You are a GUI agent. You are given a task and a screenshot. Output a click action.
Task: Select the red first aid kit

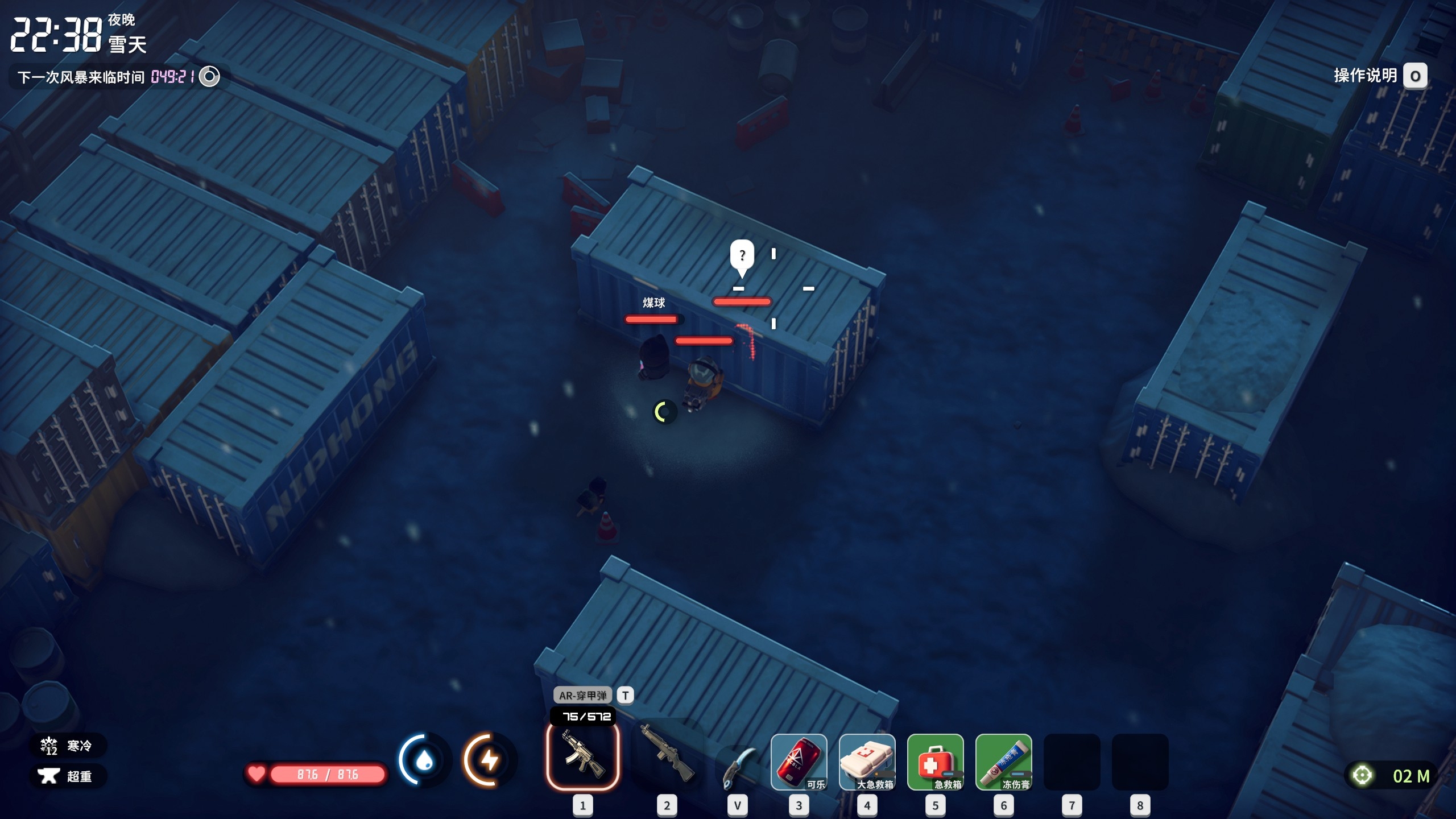pyautogui.click(x=935, y=762)
